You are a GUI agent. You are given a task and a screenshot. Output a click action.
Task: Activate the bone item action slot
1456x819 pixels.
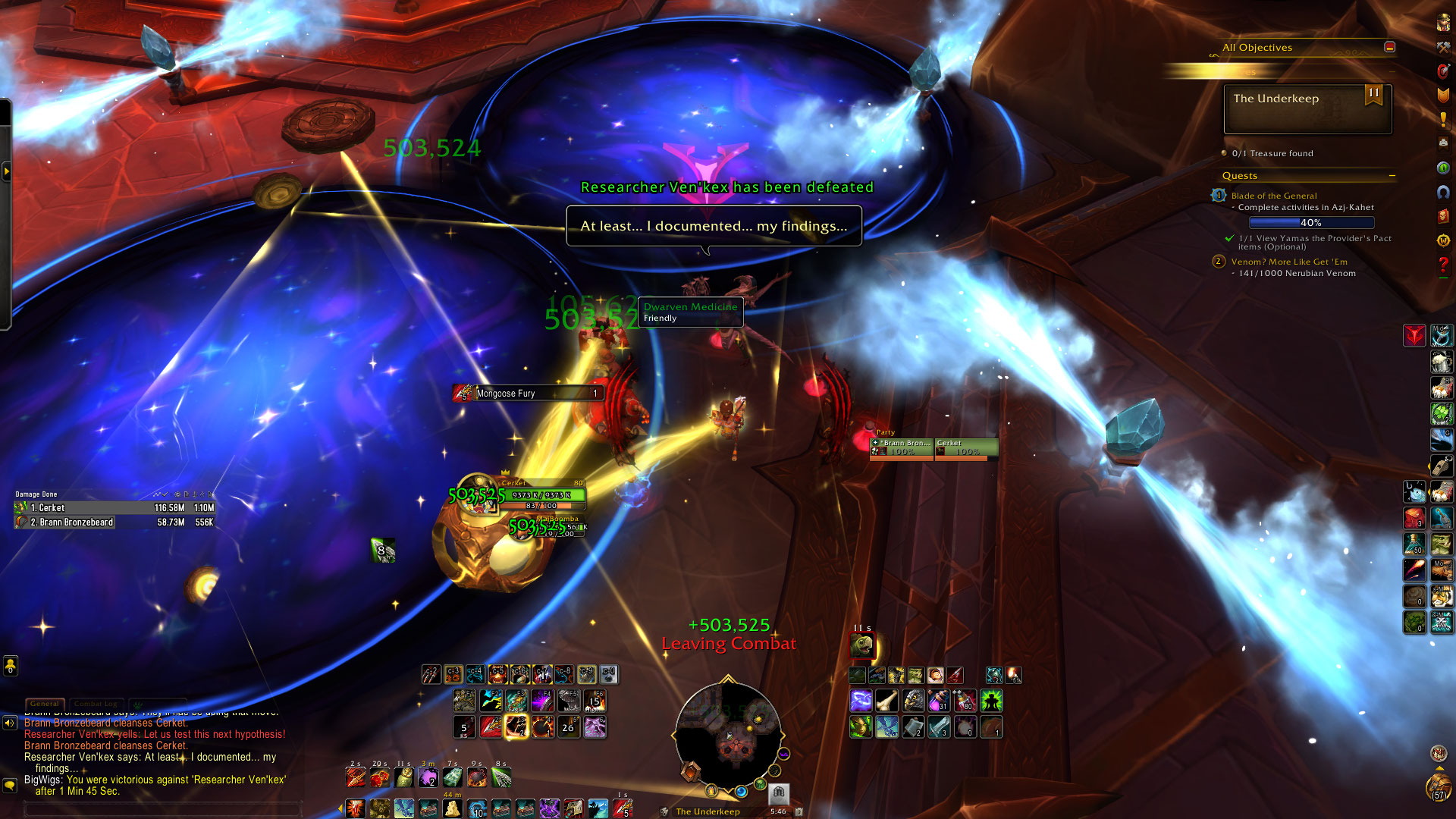point(887,700)
